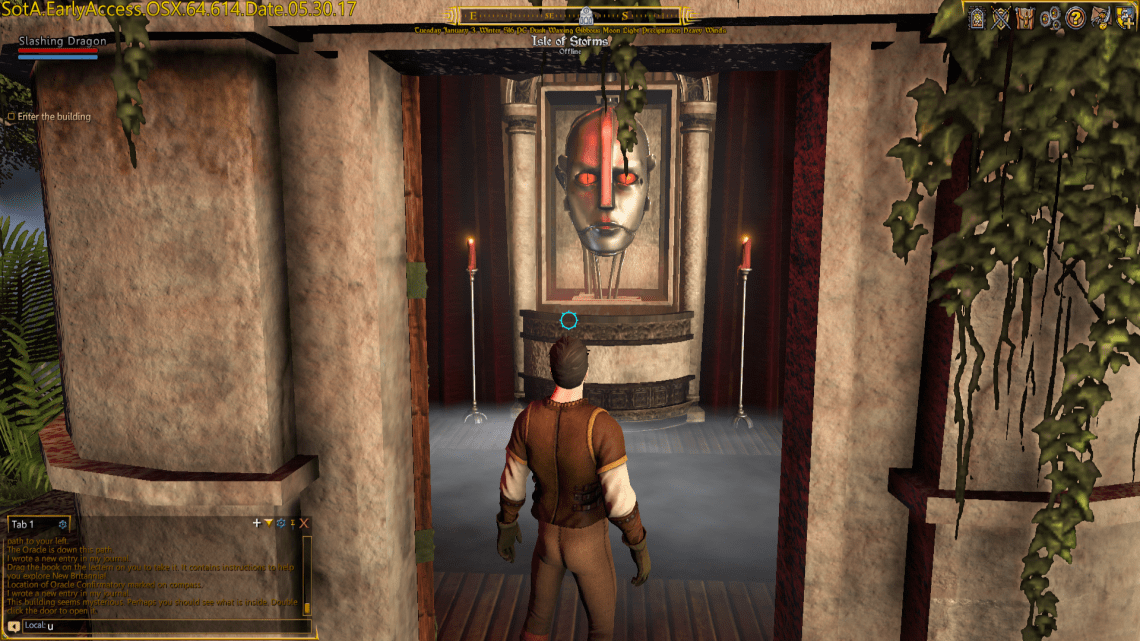
Task: Select the Enter the building objective
Action: (54, 117)
